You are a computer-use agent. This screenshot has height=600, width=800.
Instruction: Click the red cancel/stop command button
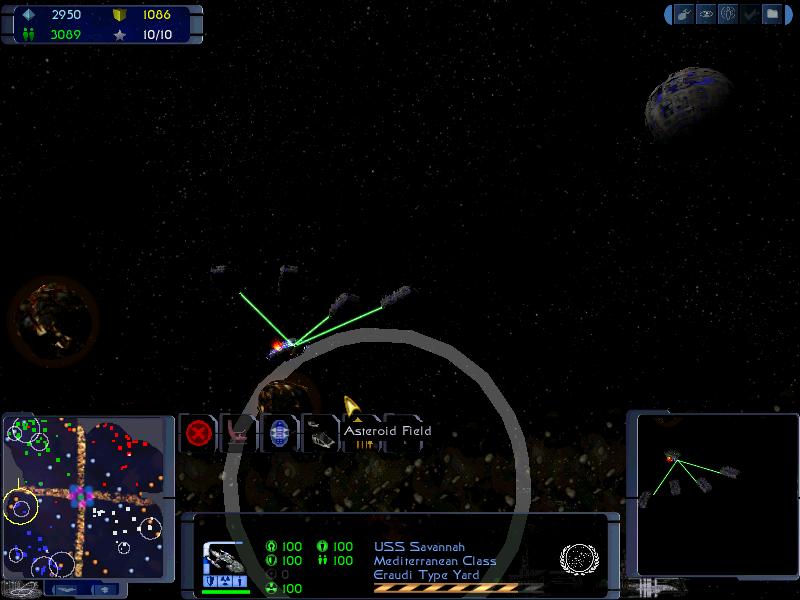[198, 433]
